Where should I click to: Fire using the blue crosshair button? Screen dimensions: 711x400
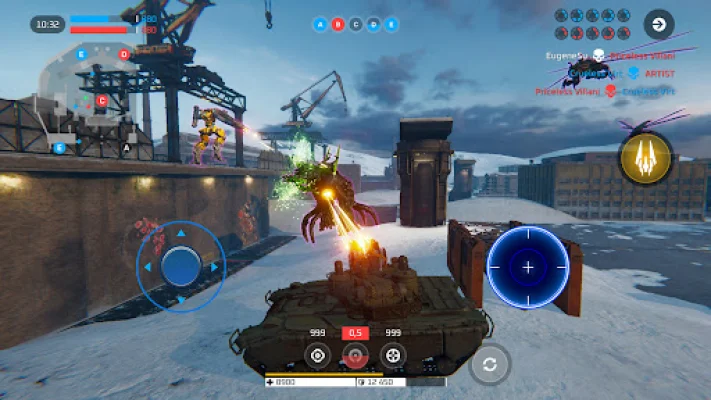527,267
